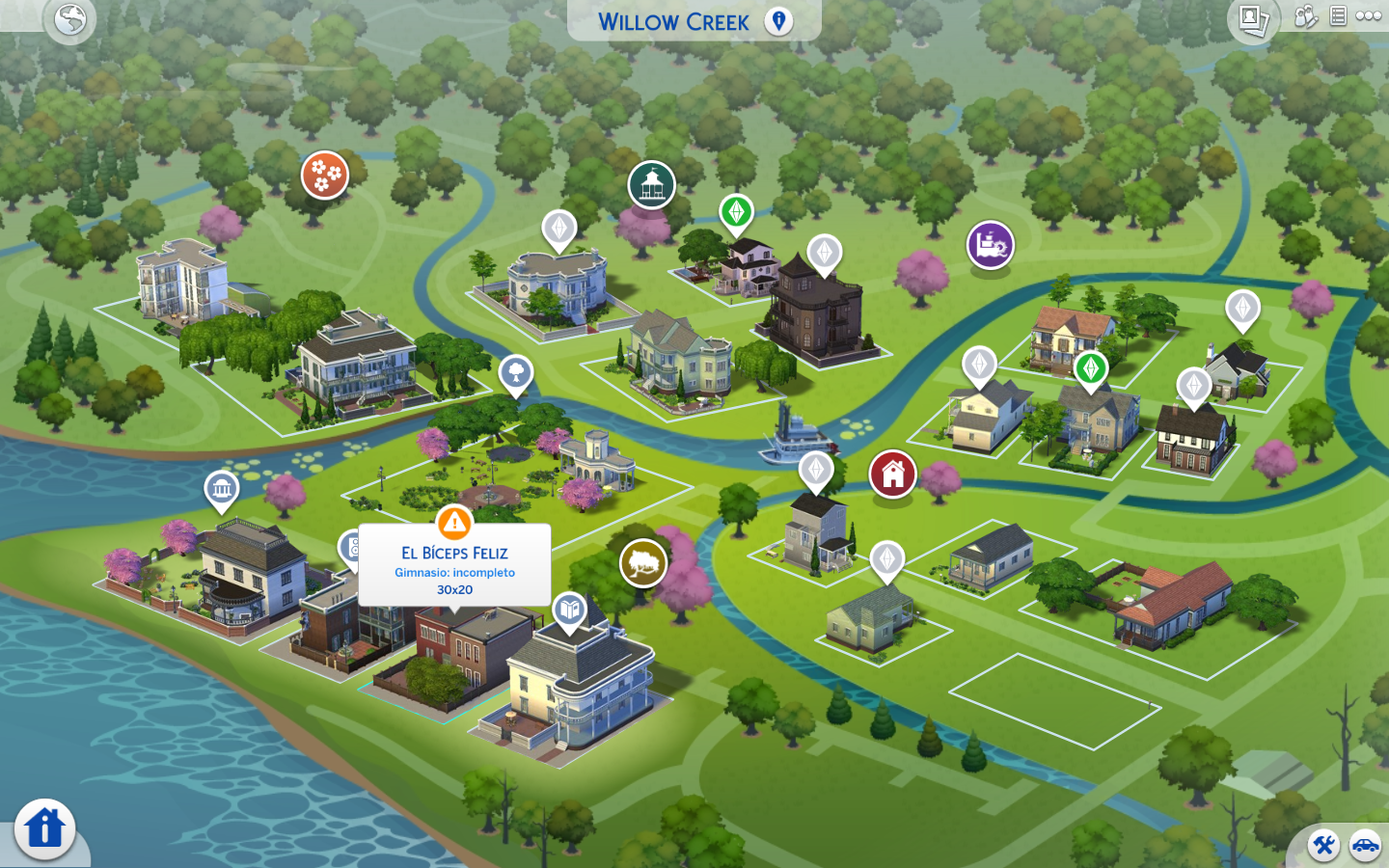Image resolution: width=1389 pixels, height=868 pixels.
Task: Open the world selection globe button
Action: tap(70, 19)
